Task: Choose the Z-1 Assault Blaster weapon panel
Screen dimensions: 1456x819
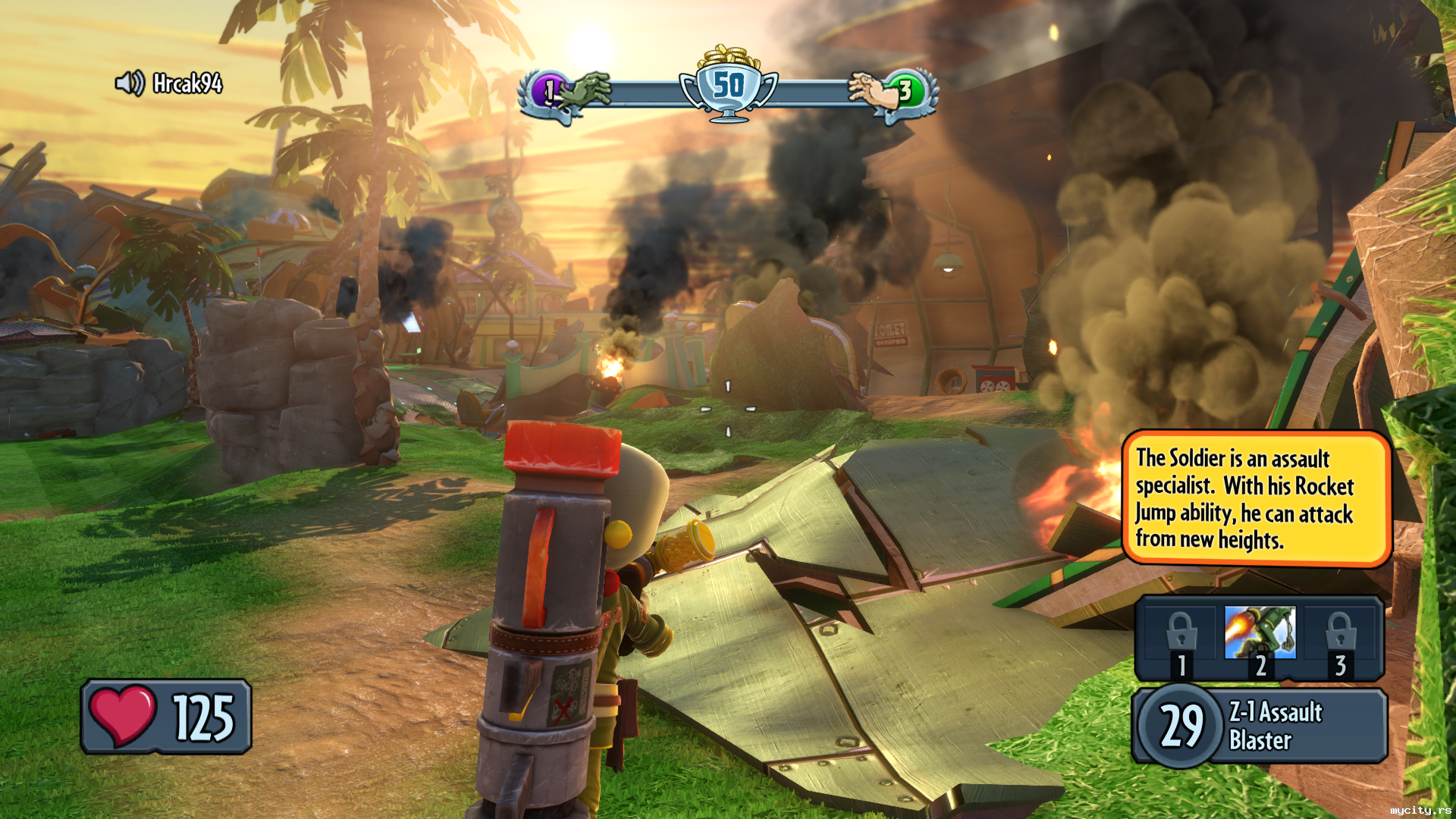Action: [x=1260, y=726]
